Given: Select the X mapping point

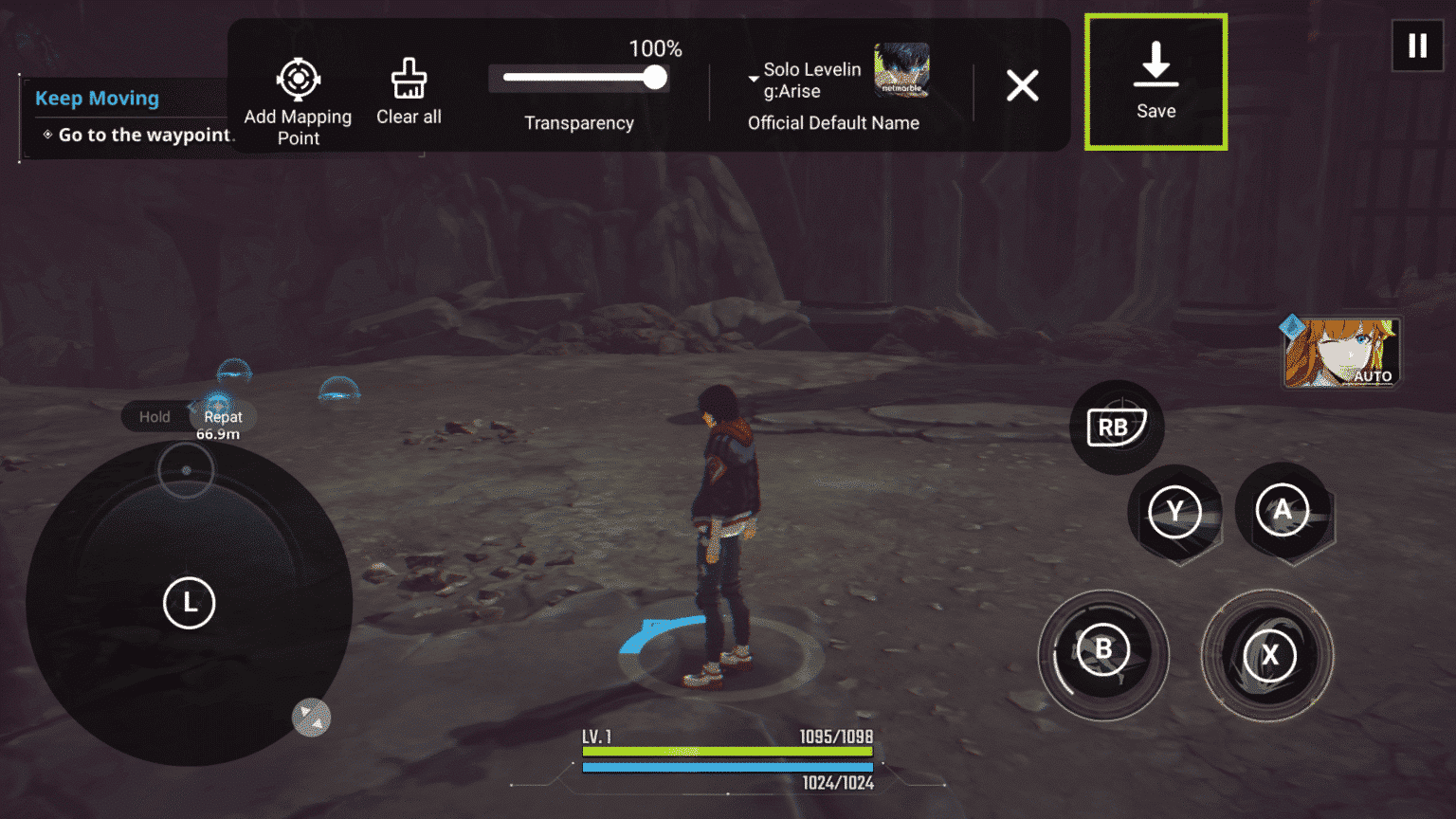Looking at the screenshot, I should tap(1269, 655).
